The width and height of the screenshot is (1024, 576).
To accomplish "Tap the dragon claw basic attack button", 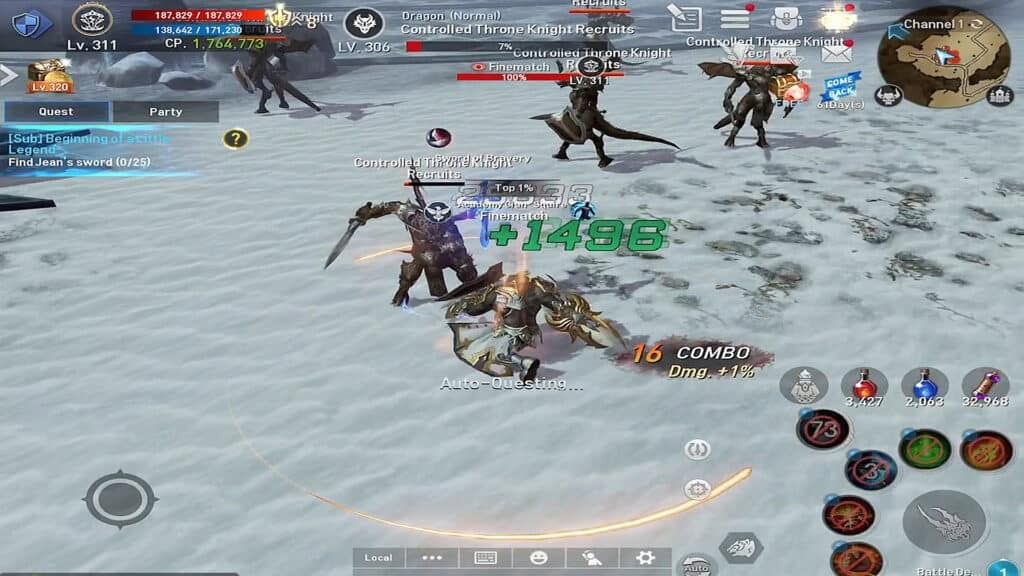I will tap(944, 522).
